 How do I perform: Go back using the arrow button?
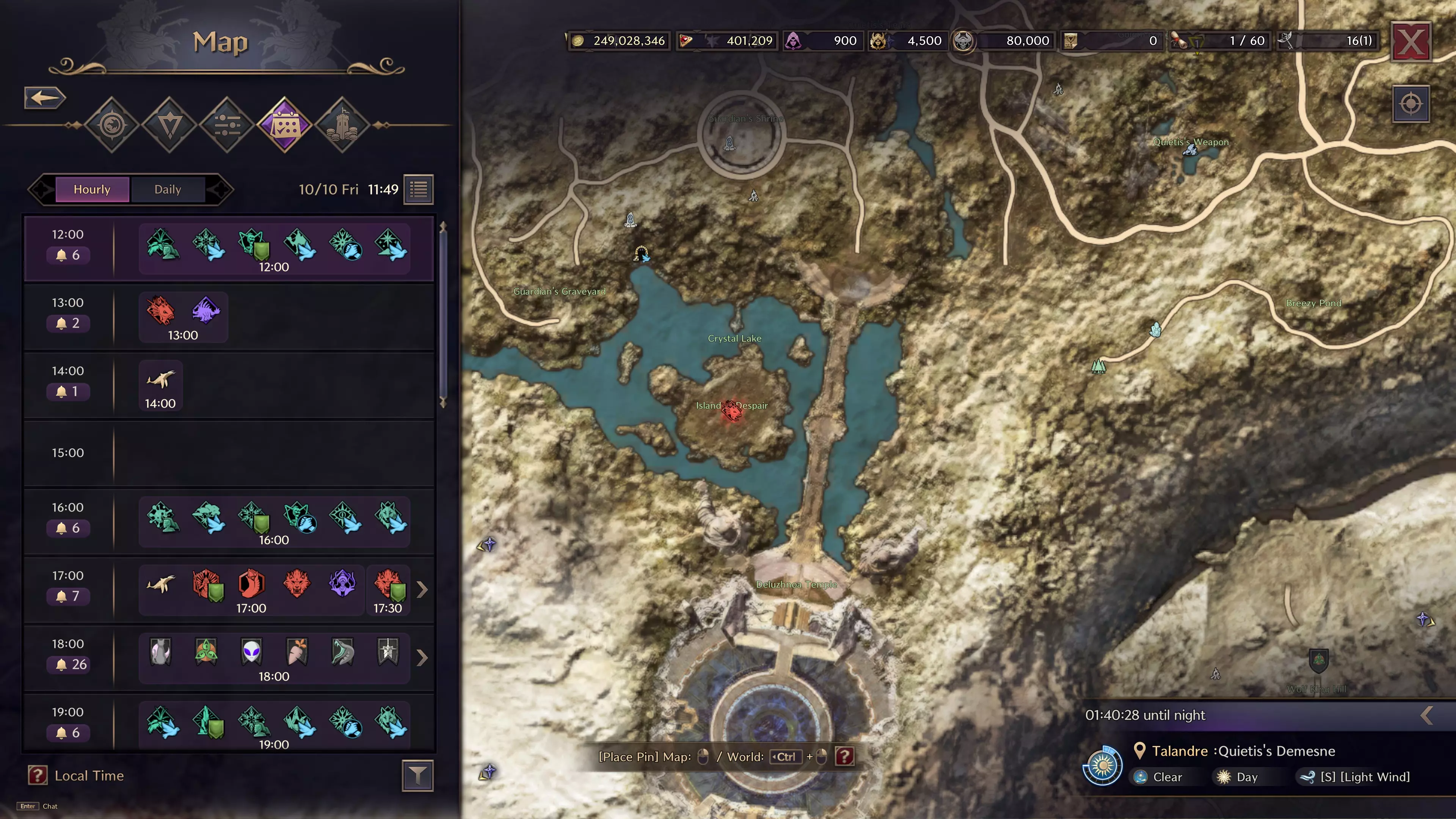point(45,98)
